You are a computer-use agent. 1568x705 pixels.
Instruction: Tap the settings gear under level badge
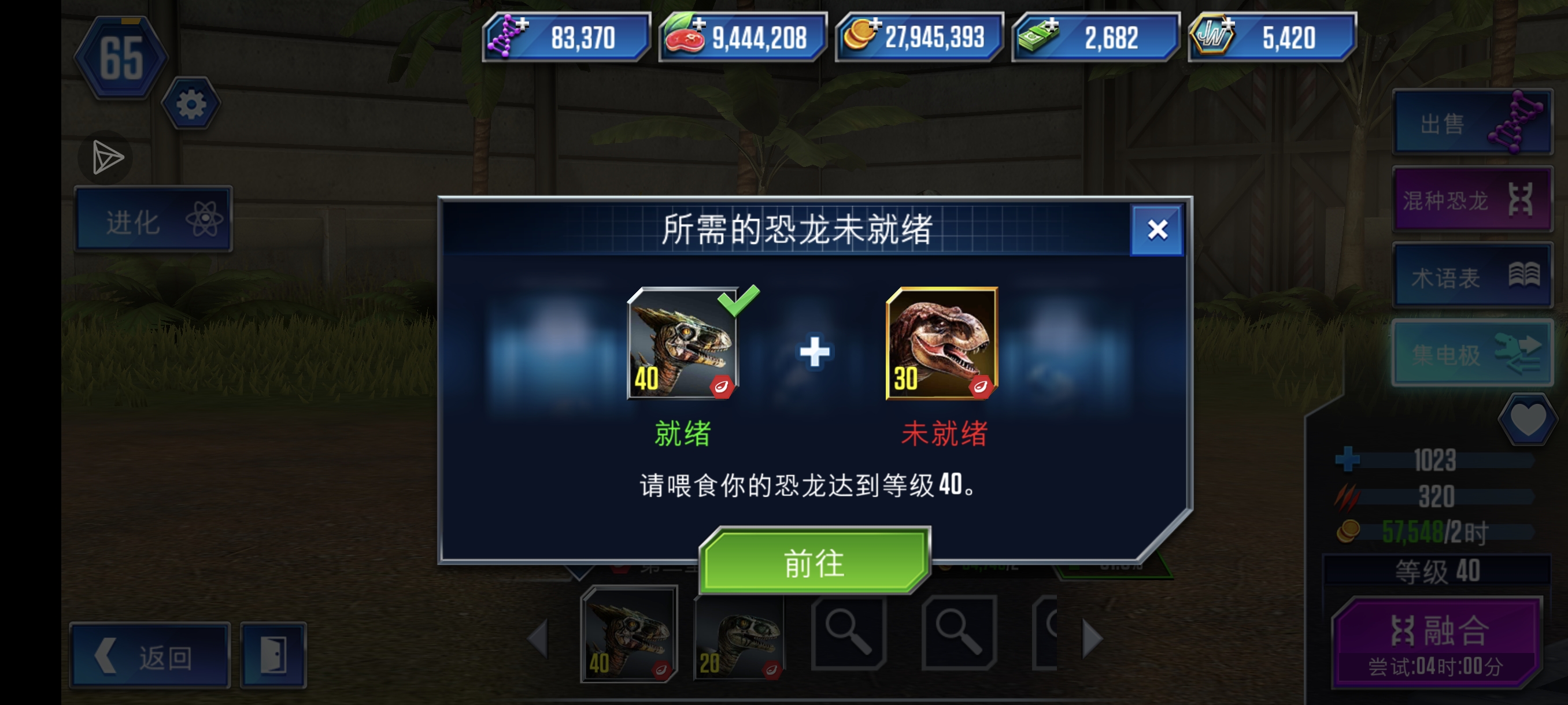tap(191, 102)
